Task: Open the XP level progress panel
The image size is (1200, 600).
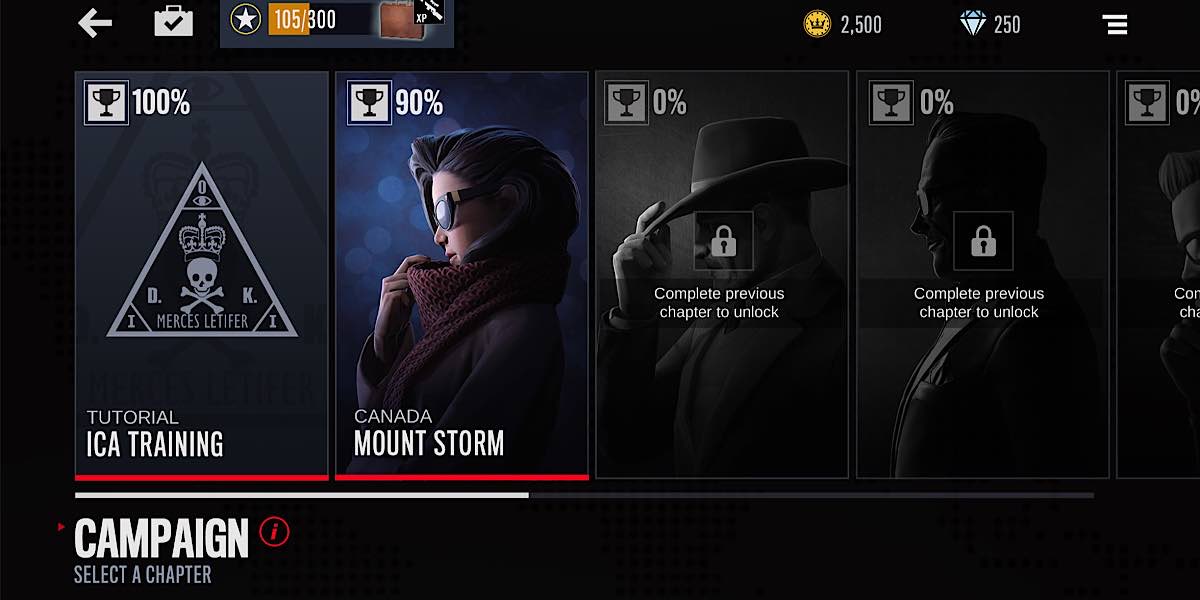Action: 337,20
